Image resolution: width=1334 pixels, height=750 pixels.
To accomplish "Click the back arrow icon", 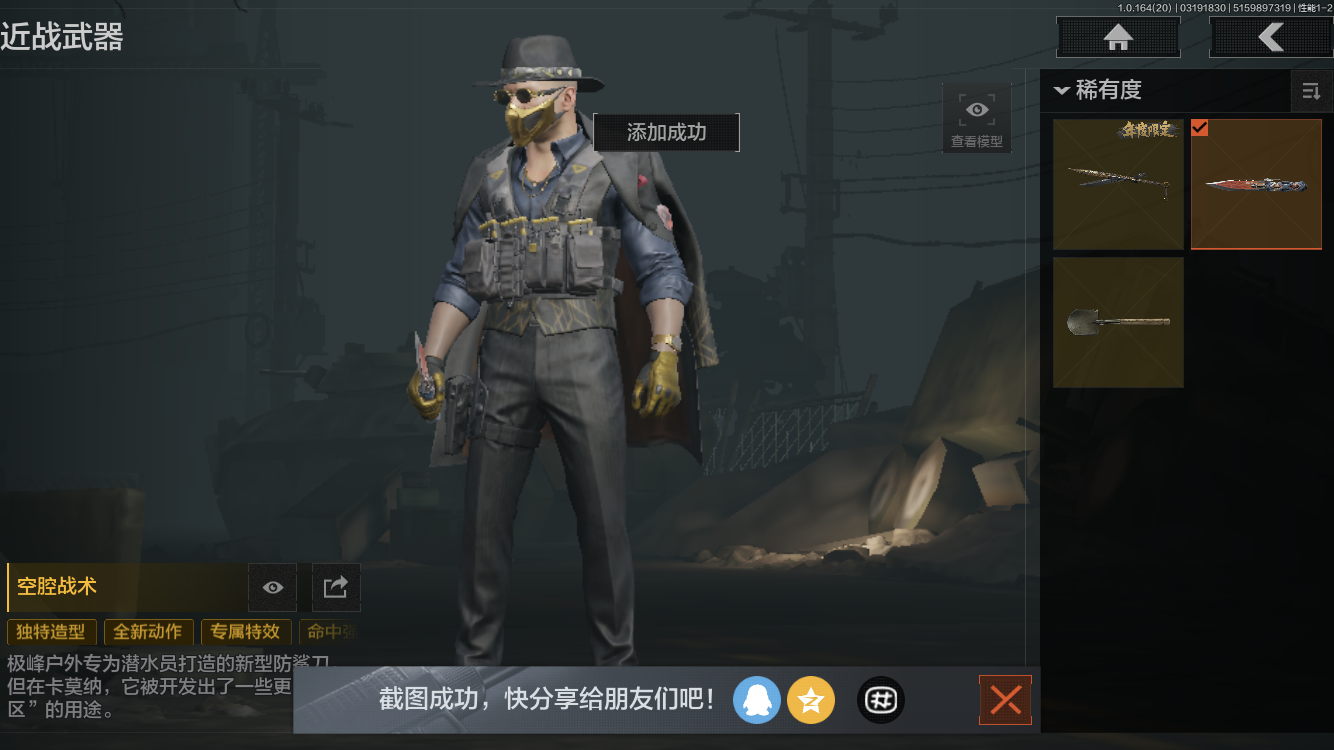I will coord(1271,37).
